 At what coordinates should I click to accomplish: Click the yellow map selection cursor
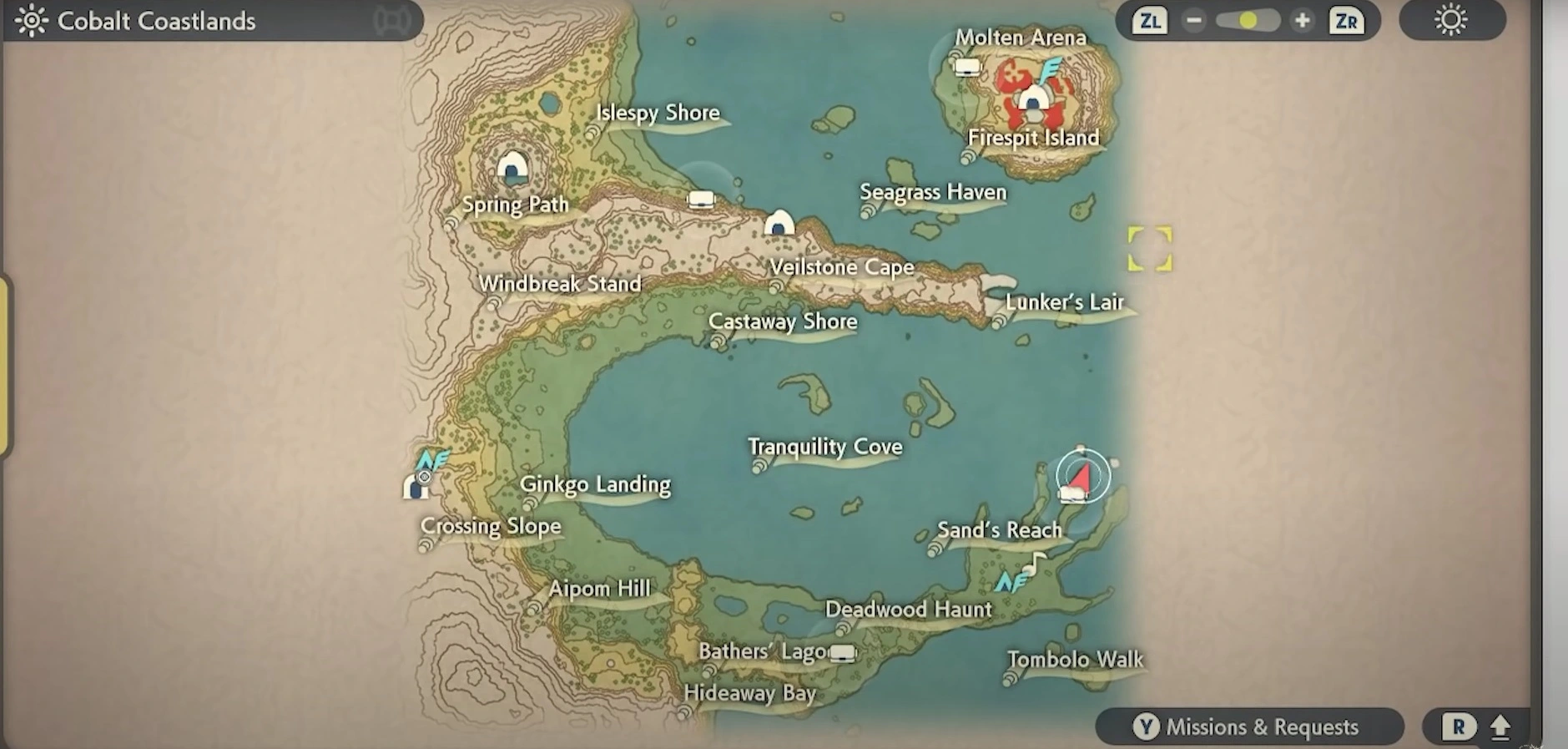tap(1151, 248)
